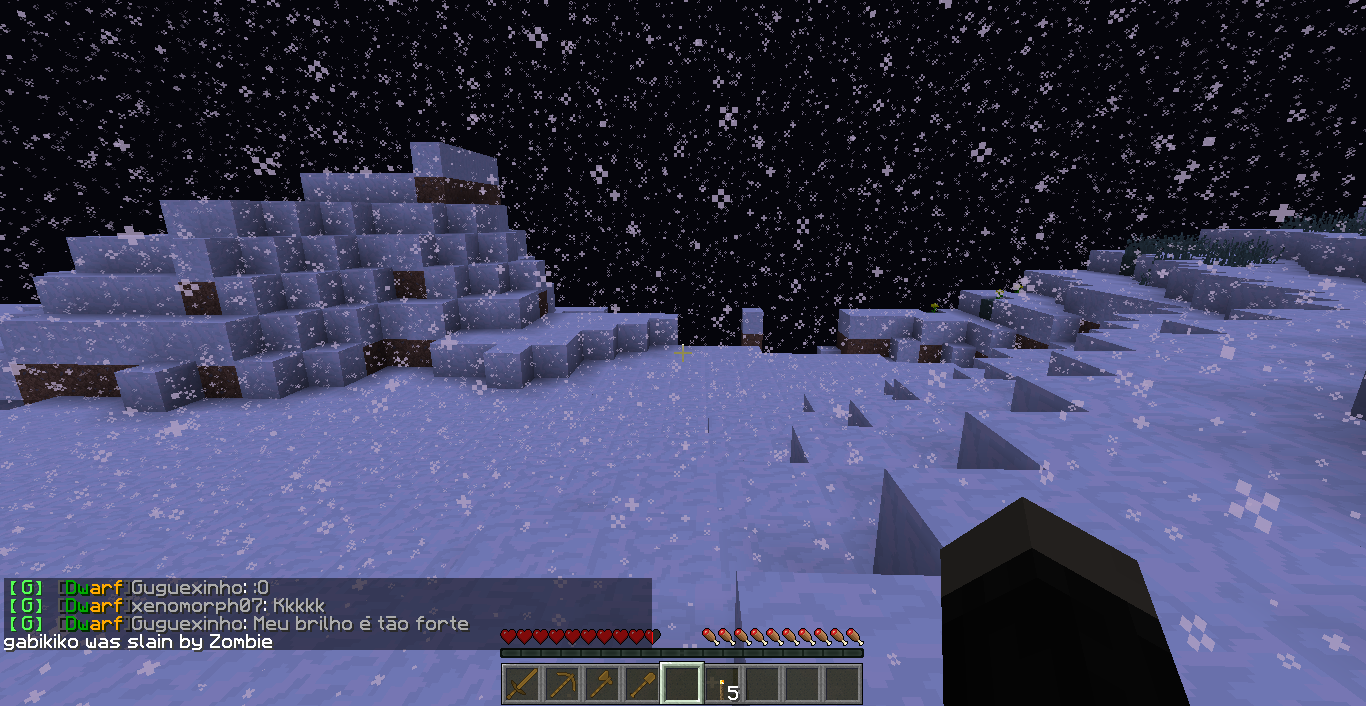Screen dimensions: 1366x706
Task: Select the wooden pickaxe hotbar slot
Action: point(562,684)
